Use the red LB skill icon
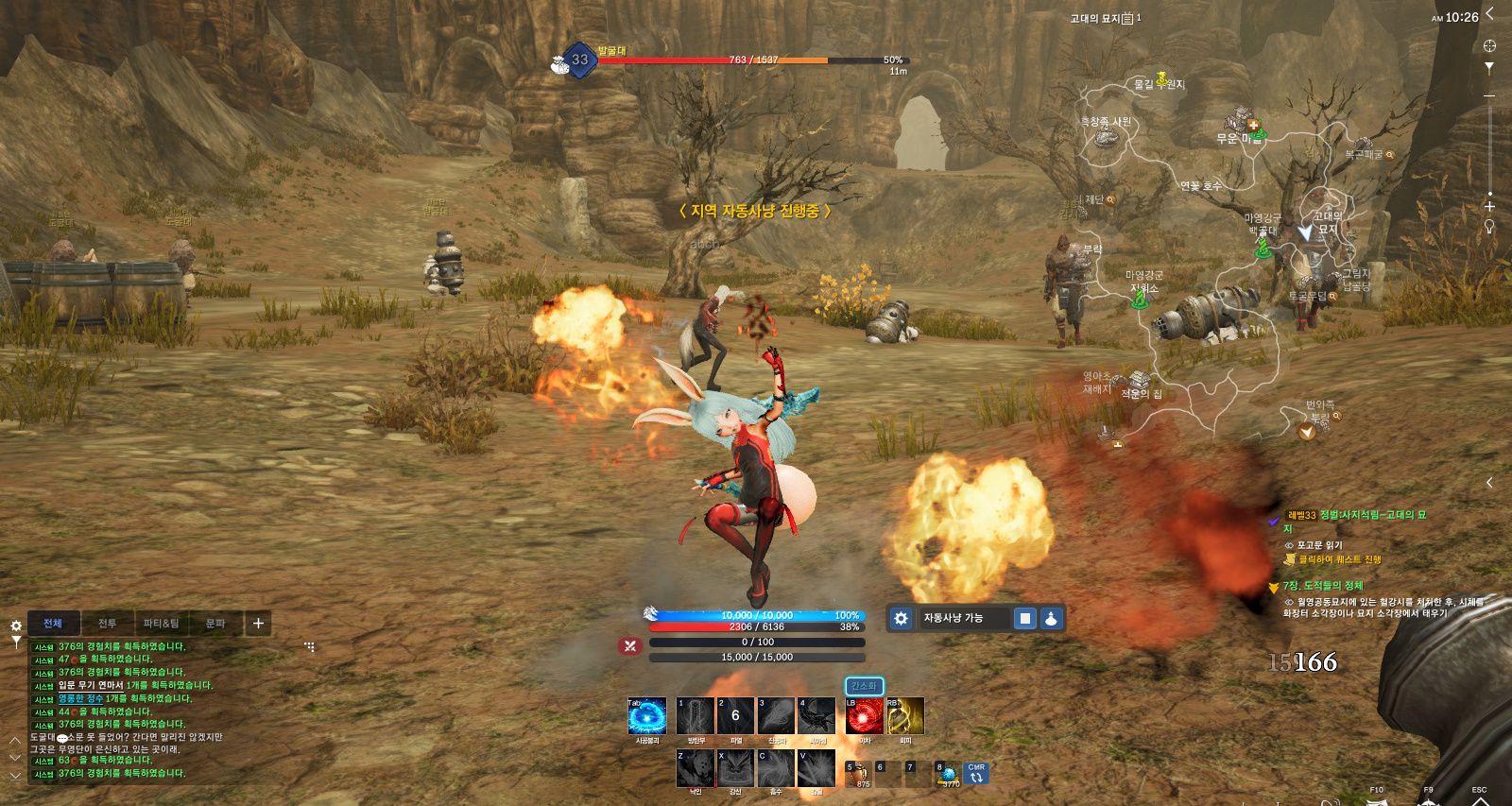The width and height of the screenshot is (1512, 806). point(864,716)
